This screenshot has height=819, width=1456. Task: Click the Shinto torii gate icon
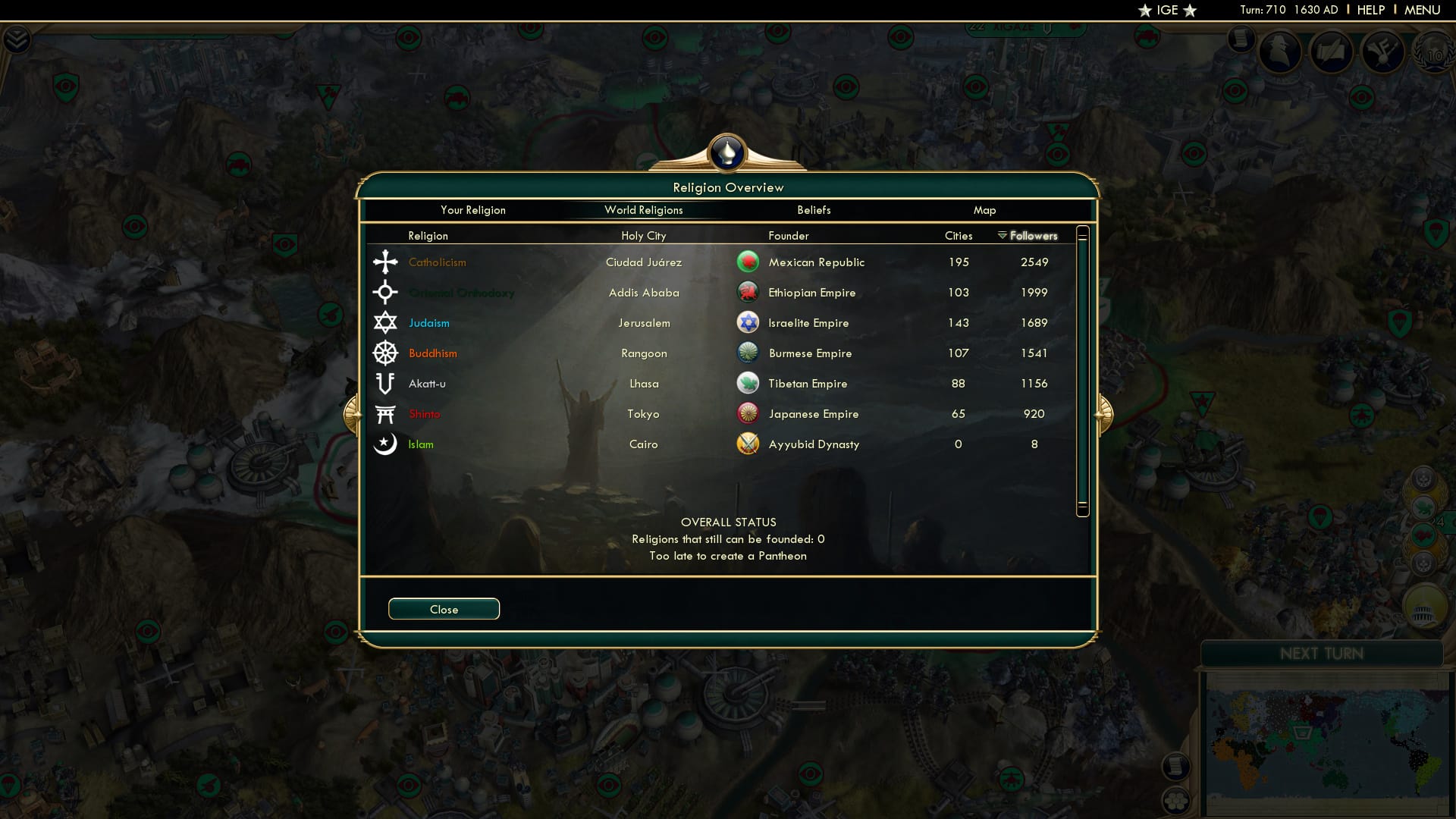[x=385, y=413]
